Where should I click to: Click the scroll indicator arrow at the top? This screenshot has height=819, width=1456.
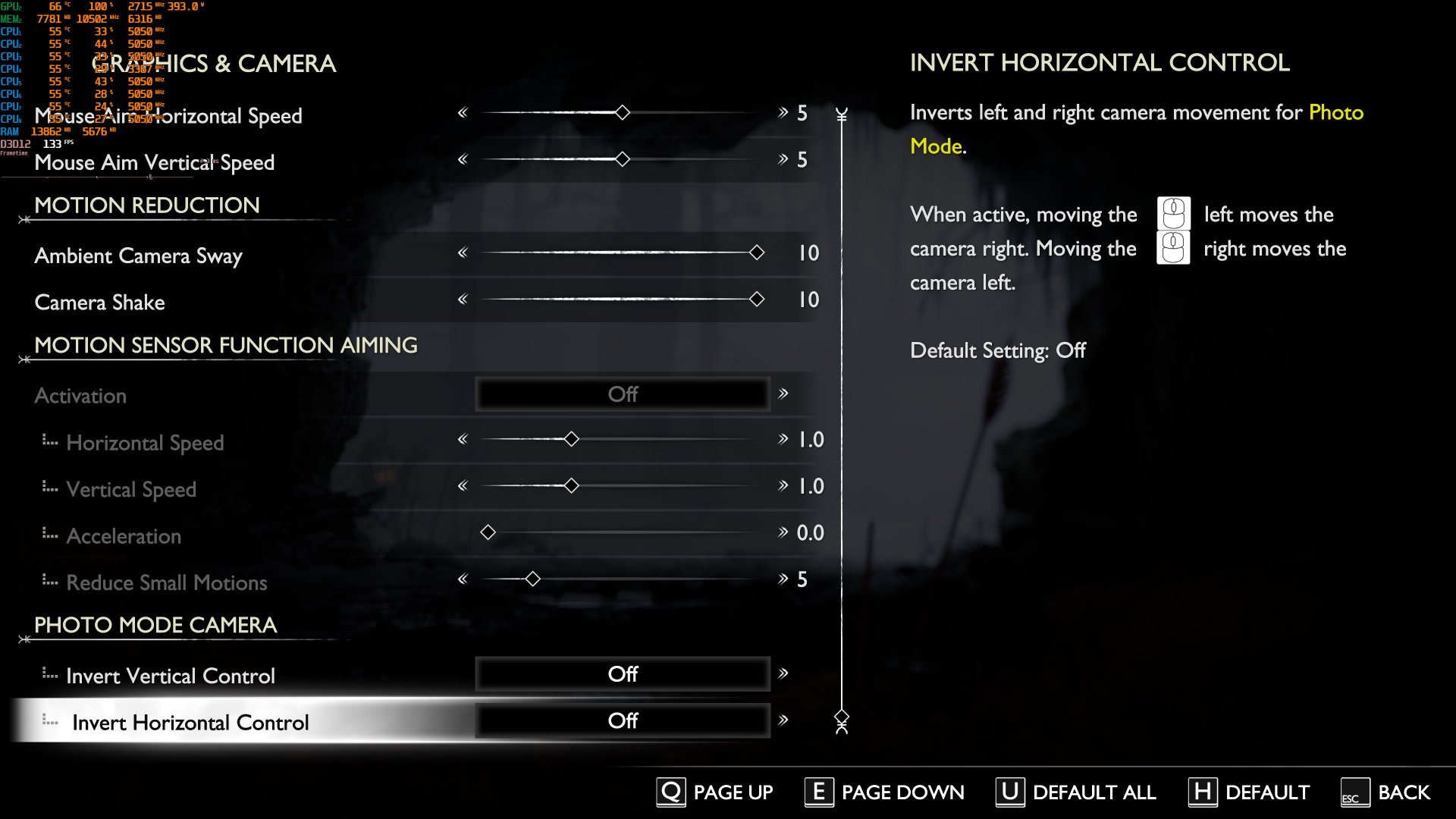tap(840, 115)
